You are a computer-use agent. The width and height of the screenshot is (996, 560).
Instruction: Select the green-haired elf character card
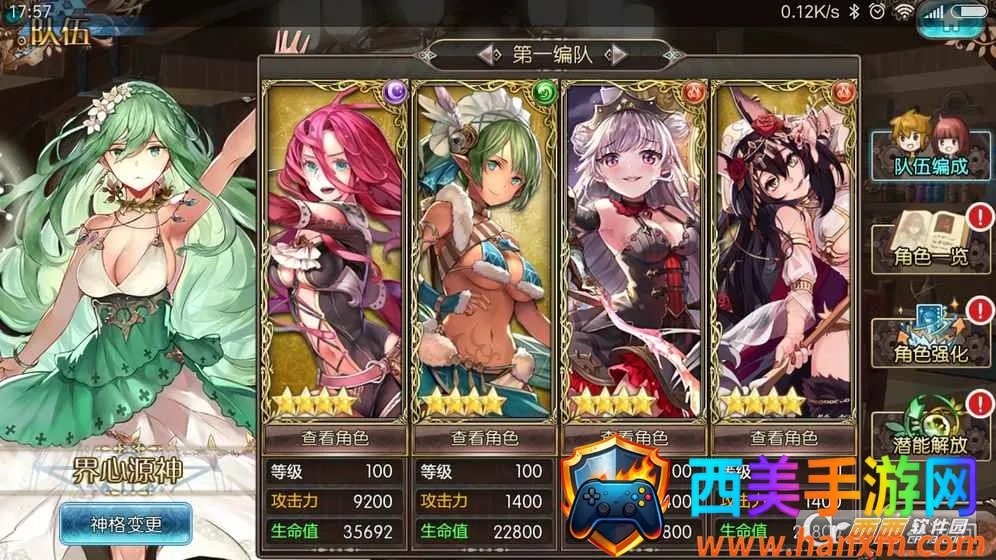tap(484, 250)
